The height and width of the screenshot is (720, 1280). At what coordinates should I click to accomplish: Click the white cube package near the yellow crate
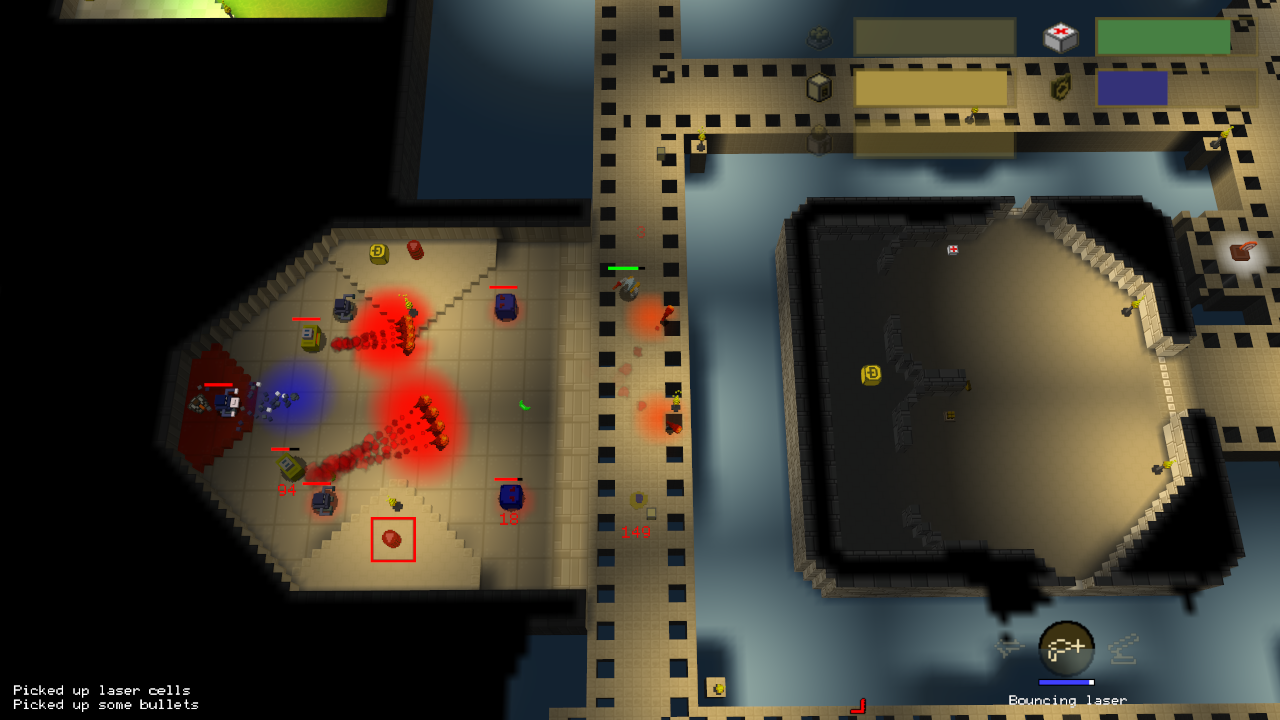point(818,88)
